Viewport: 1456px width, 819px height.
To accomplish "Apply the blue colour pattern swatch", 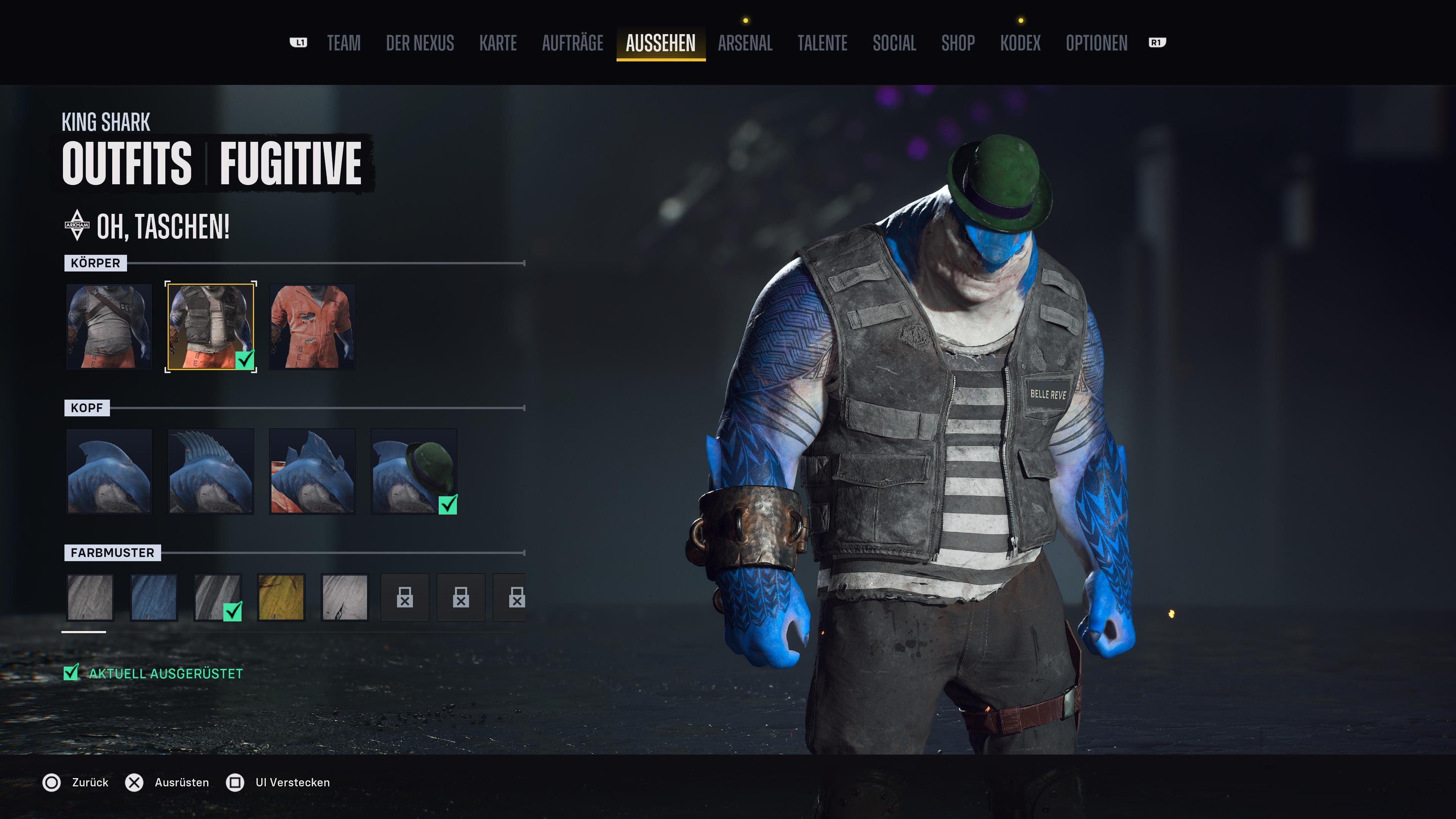I will point(154,598).
